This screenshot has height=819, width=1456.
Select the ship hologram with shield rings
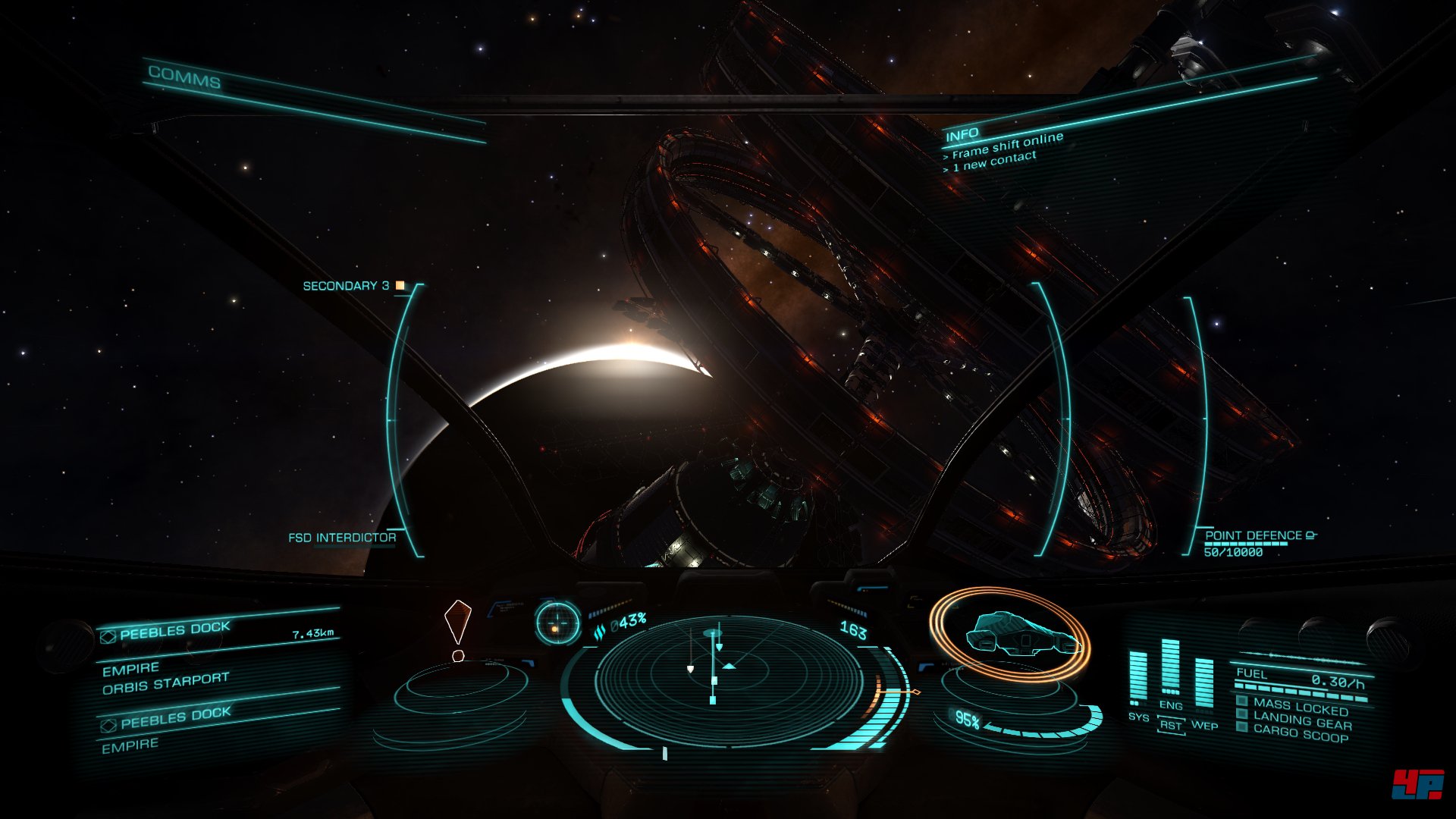[x=1010, y=635]
